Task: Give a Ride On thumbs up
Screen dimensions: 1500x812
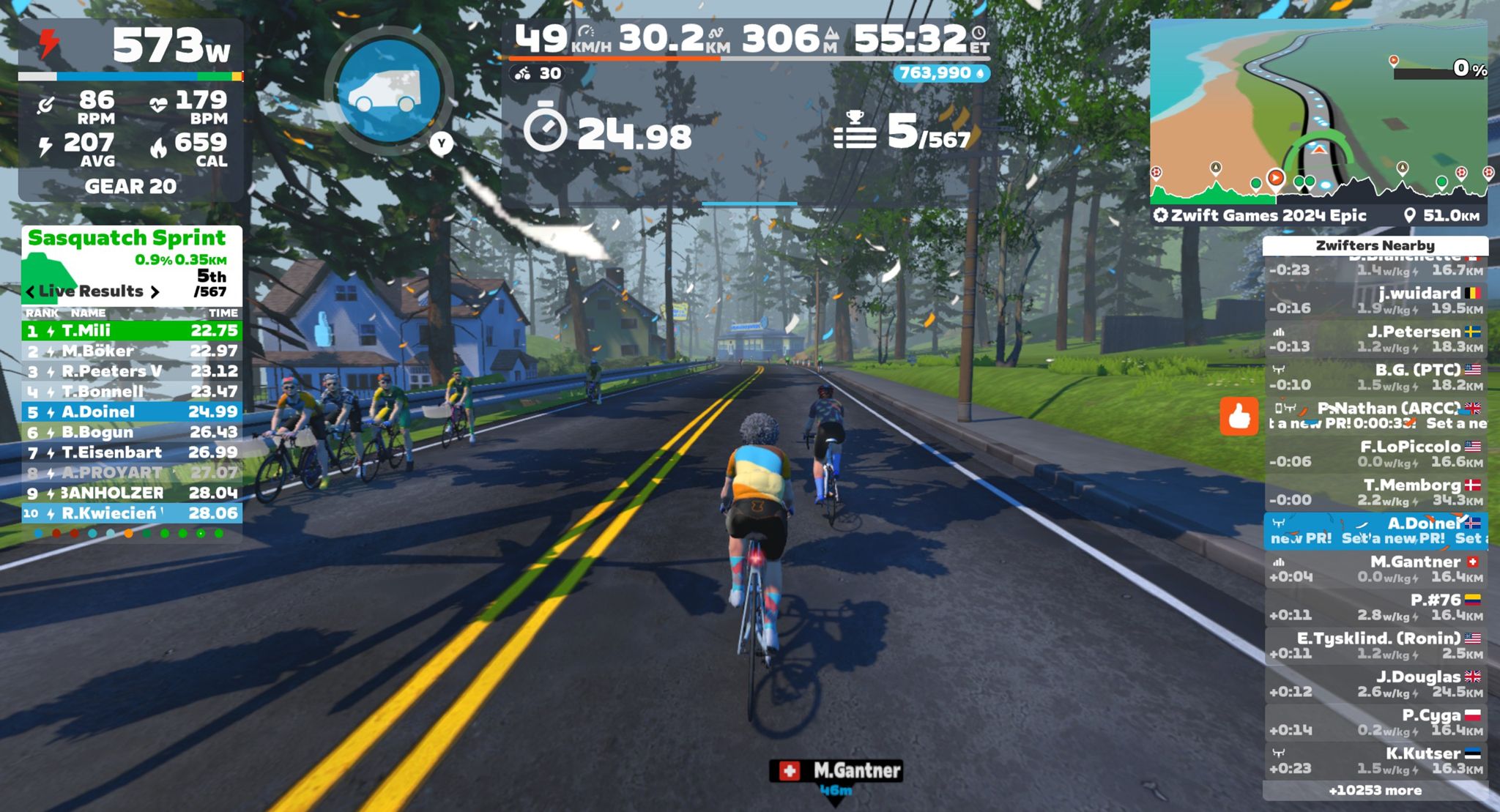Action: [x=1239, y=416]
